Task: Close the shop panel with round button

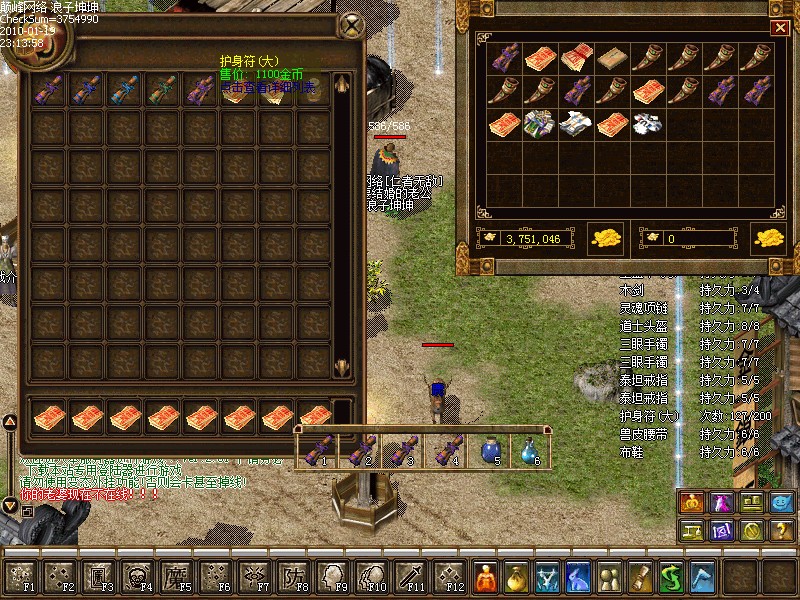Action: coord(351,25)
